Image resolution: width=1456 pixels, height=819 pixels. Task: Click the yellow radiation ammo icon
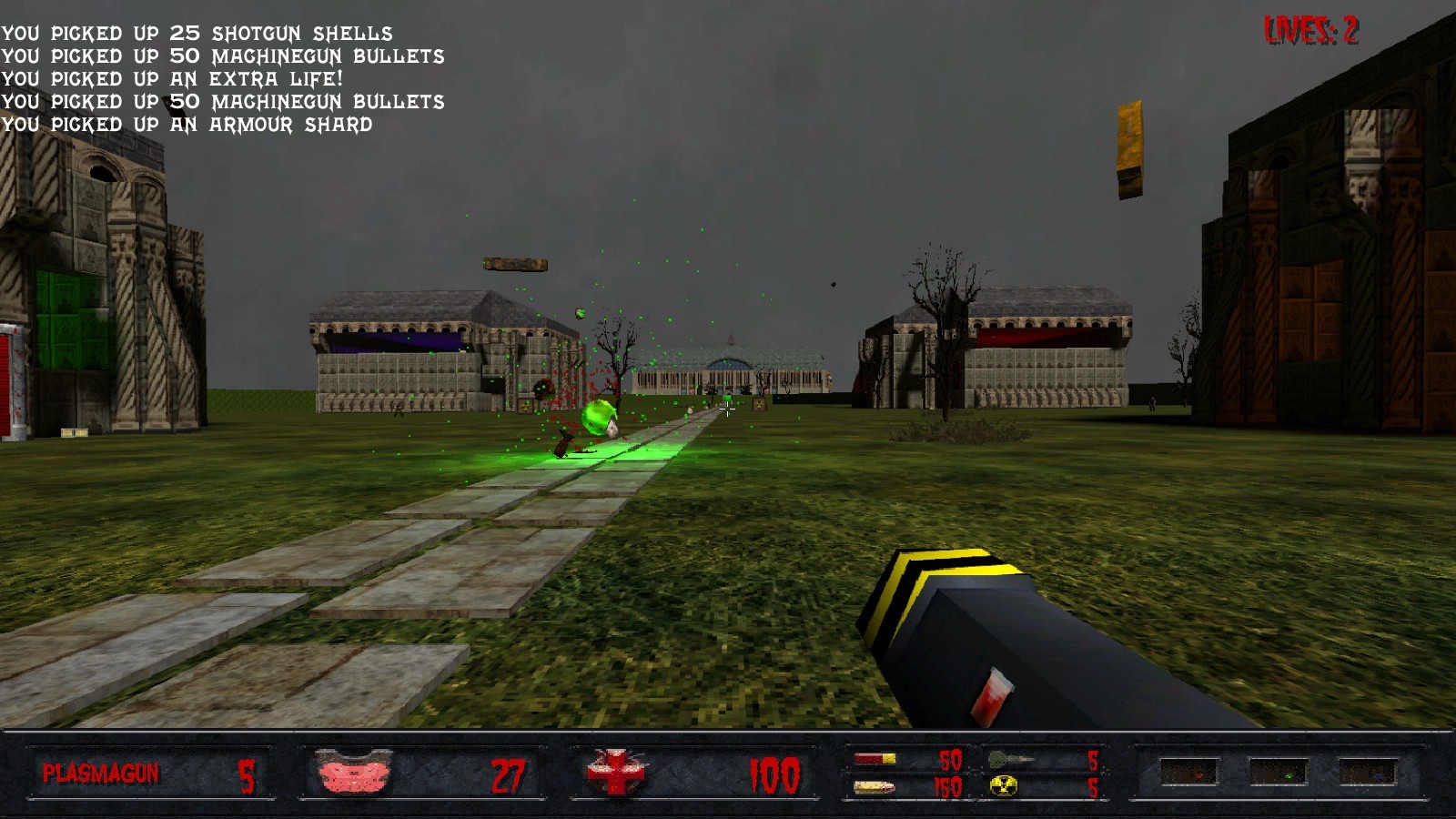click(x=1003, y=786)
